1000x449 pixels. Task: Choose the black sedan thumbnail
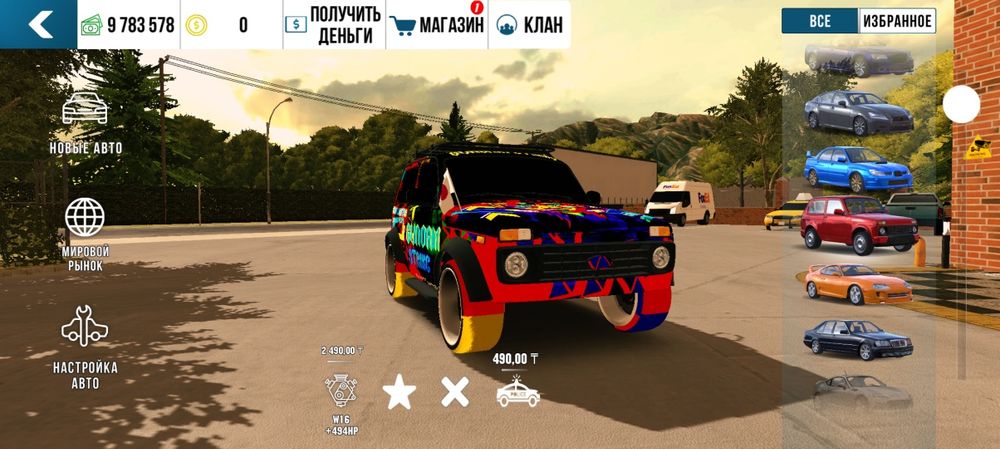tap(858, 339)
